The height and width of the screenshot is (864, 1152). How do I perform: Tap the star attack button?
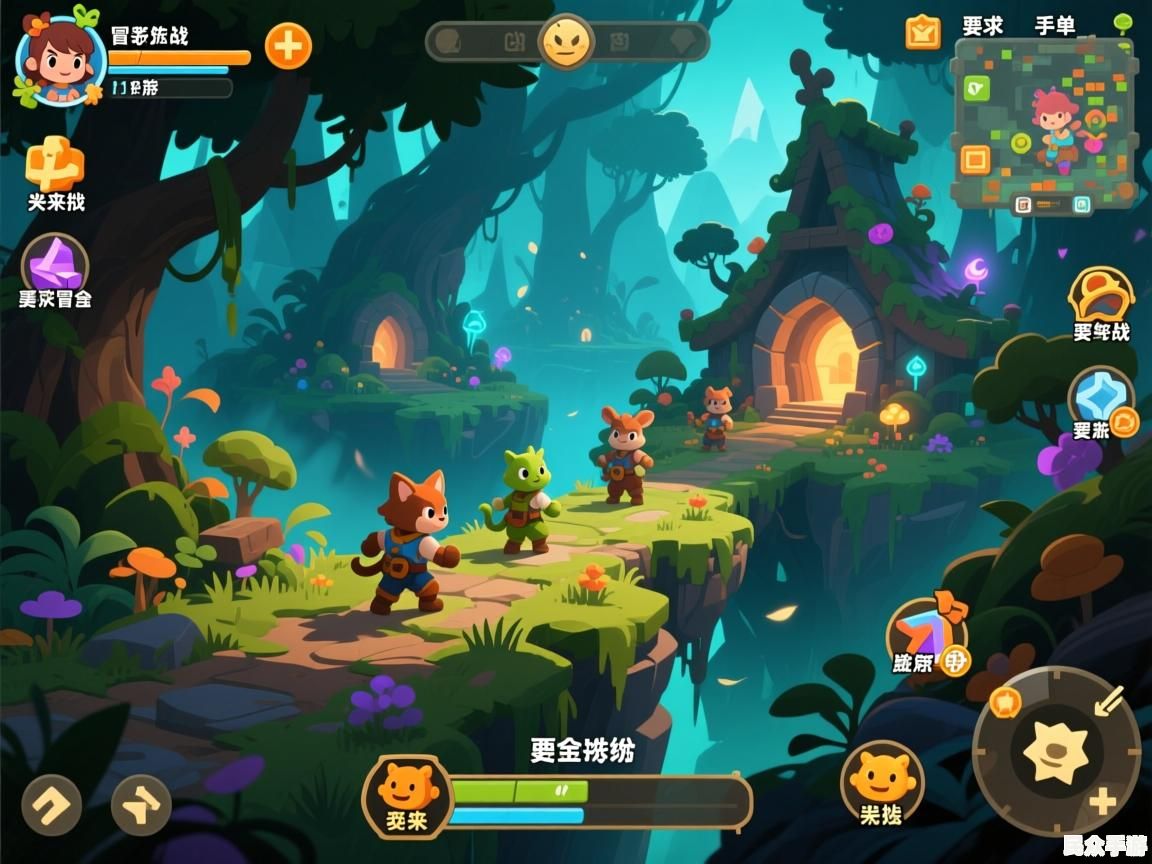click(1056, 750)
